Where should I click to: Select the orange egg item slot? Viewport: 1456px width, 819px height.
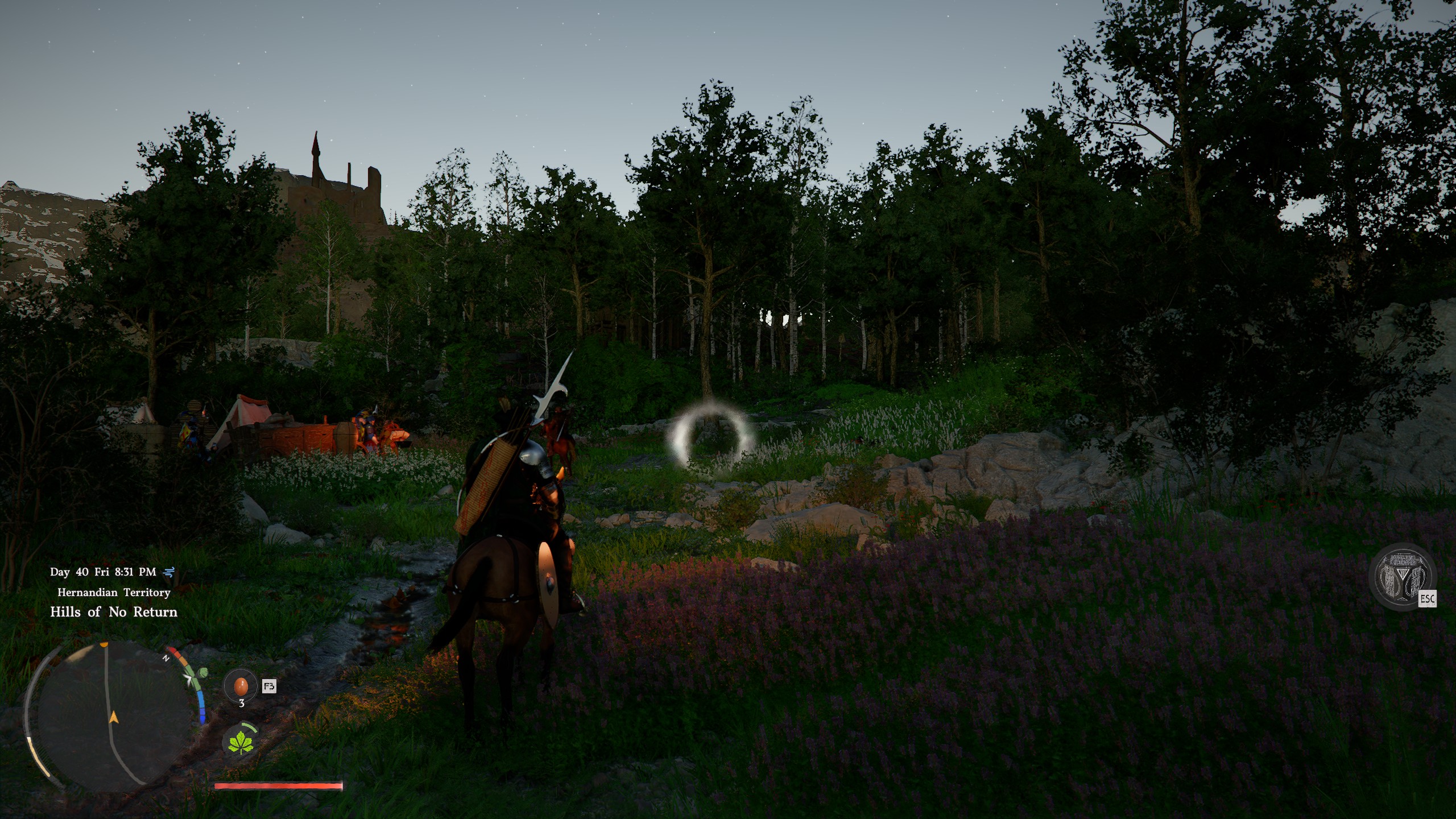click(241, 686)
